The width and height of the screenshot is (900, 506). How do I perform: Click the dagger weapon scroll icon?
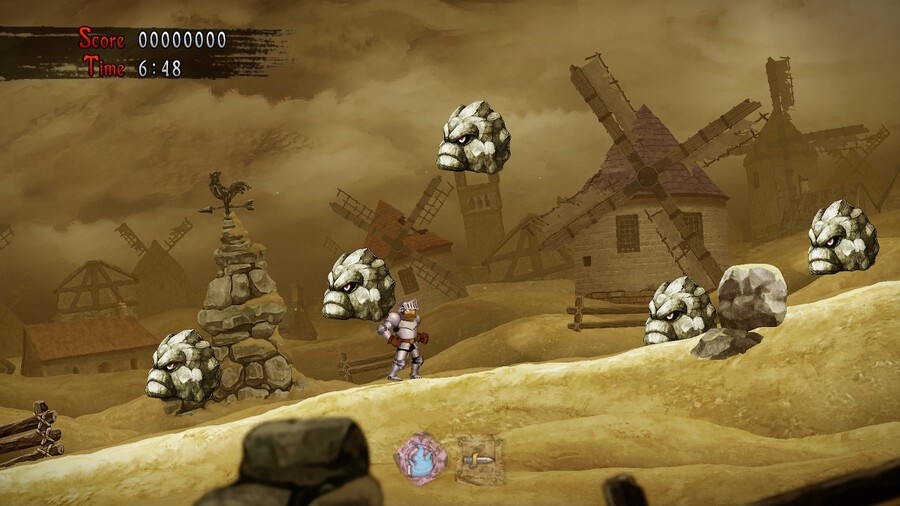click(479, 460)
